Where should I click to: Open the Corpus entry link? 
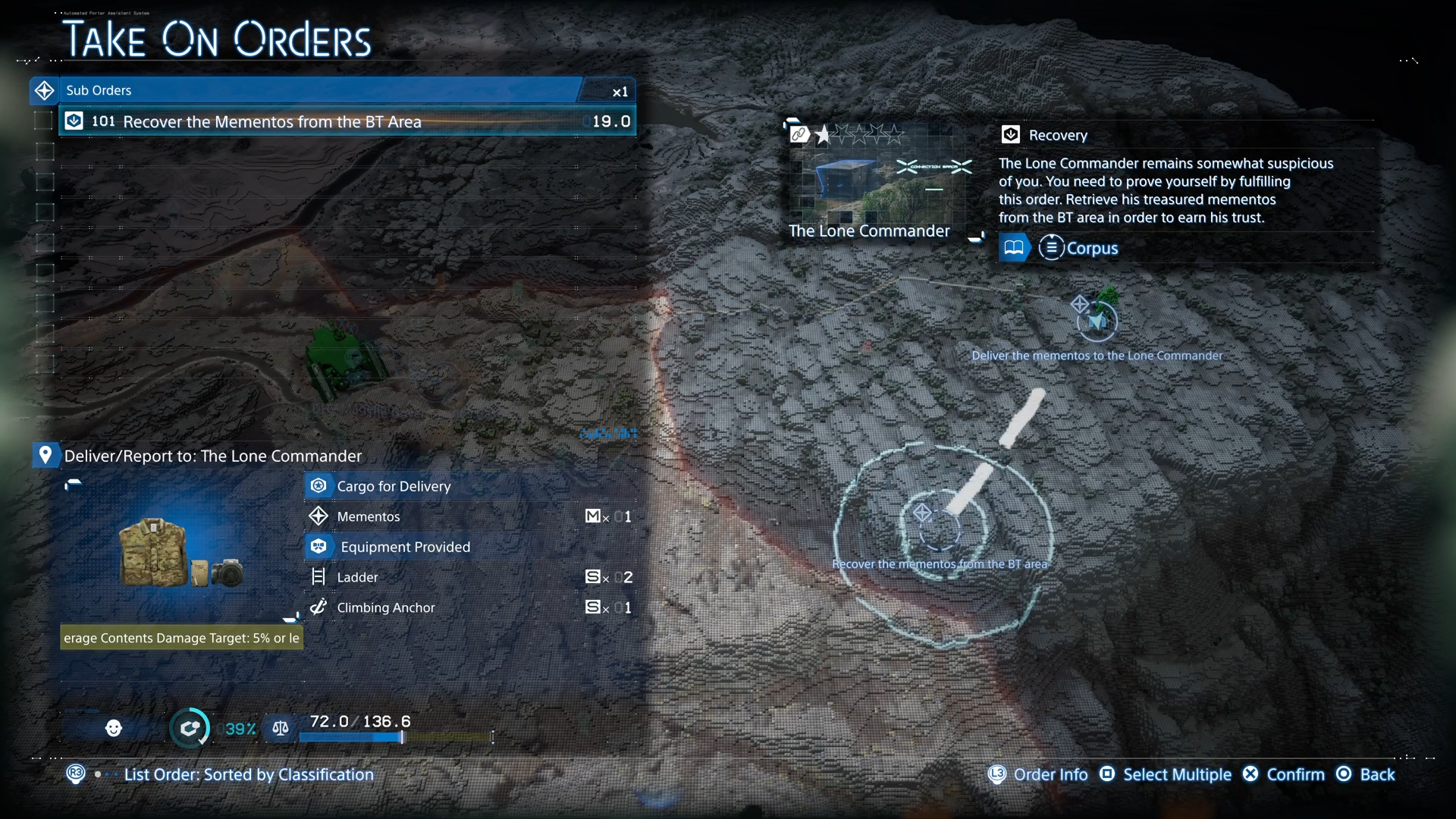click(x=1078, y=248)
